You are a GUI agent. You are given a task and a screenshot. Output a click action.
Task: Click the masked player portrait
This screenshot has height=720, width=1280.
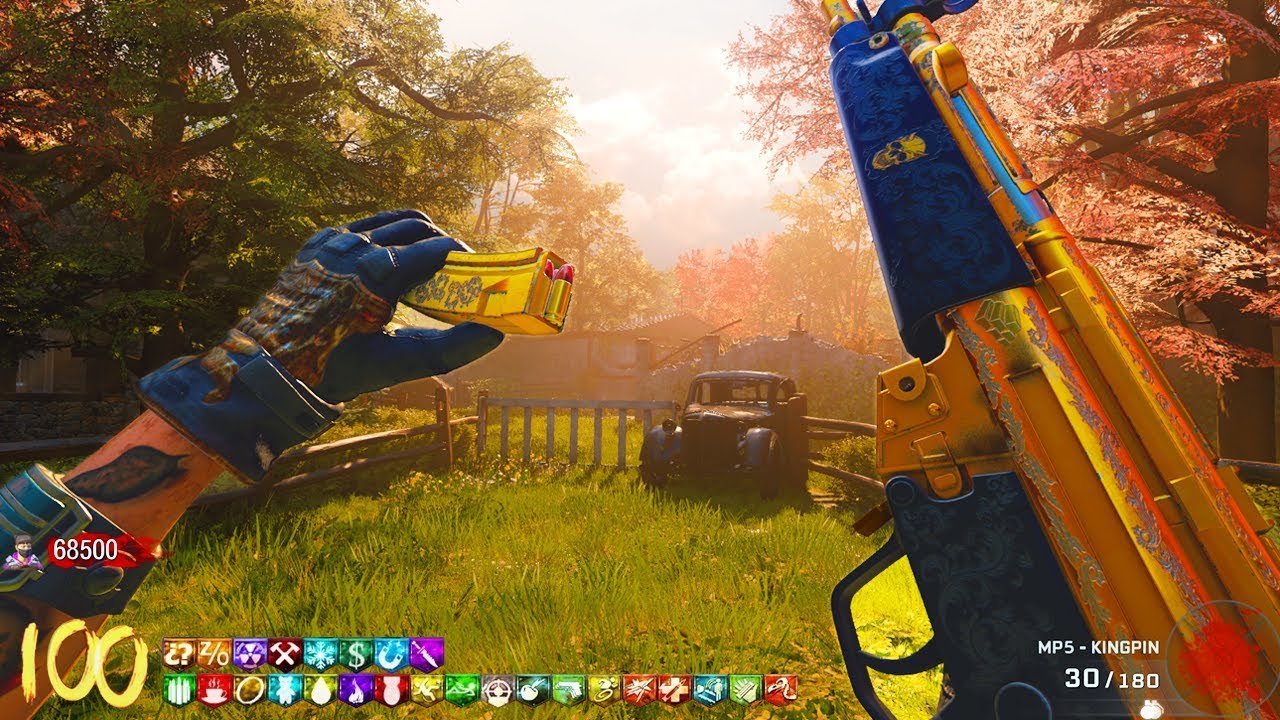pyautogui.click(x=20, y=552)
